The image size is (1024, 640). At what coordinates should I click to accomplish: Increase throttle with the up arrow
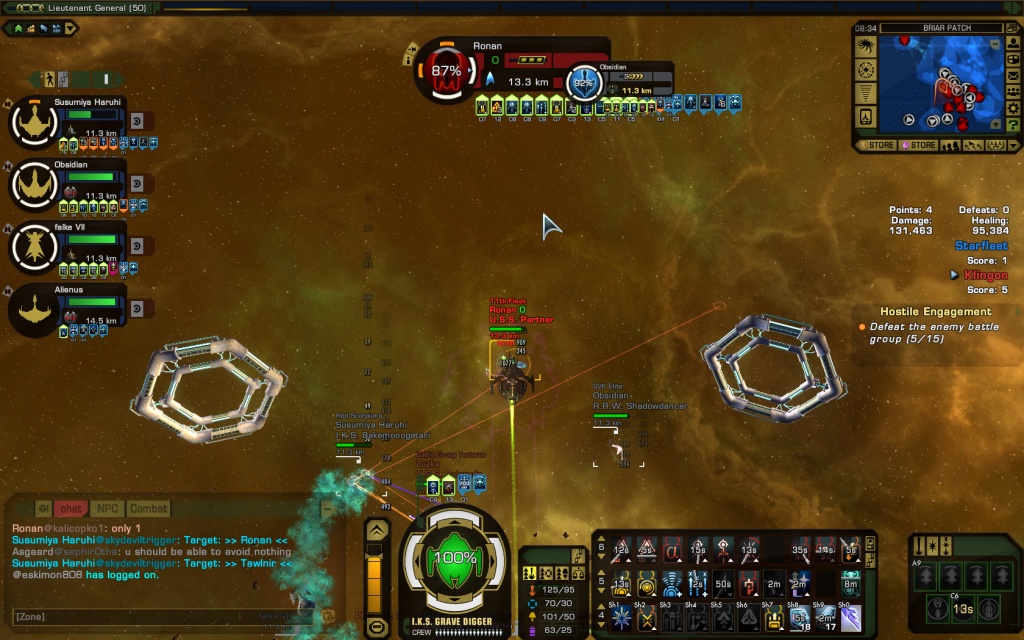pos(376,531)
